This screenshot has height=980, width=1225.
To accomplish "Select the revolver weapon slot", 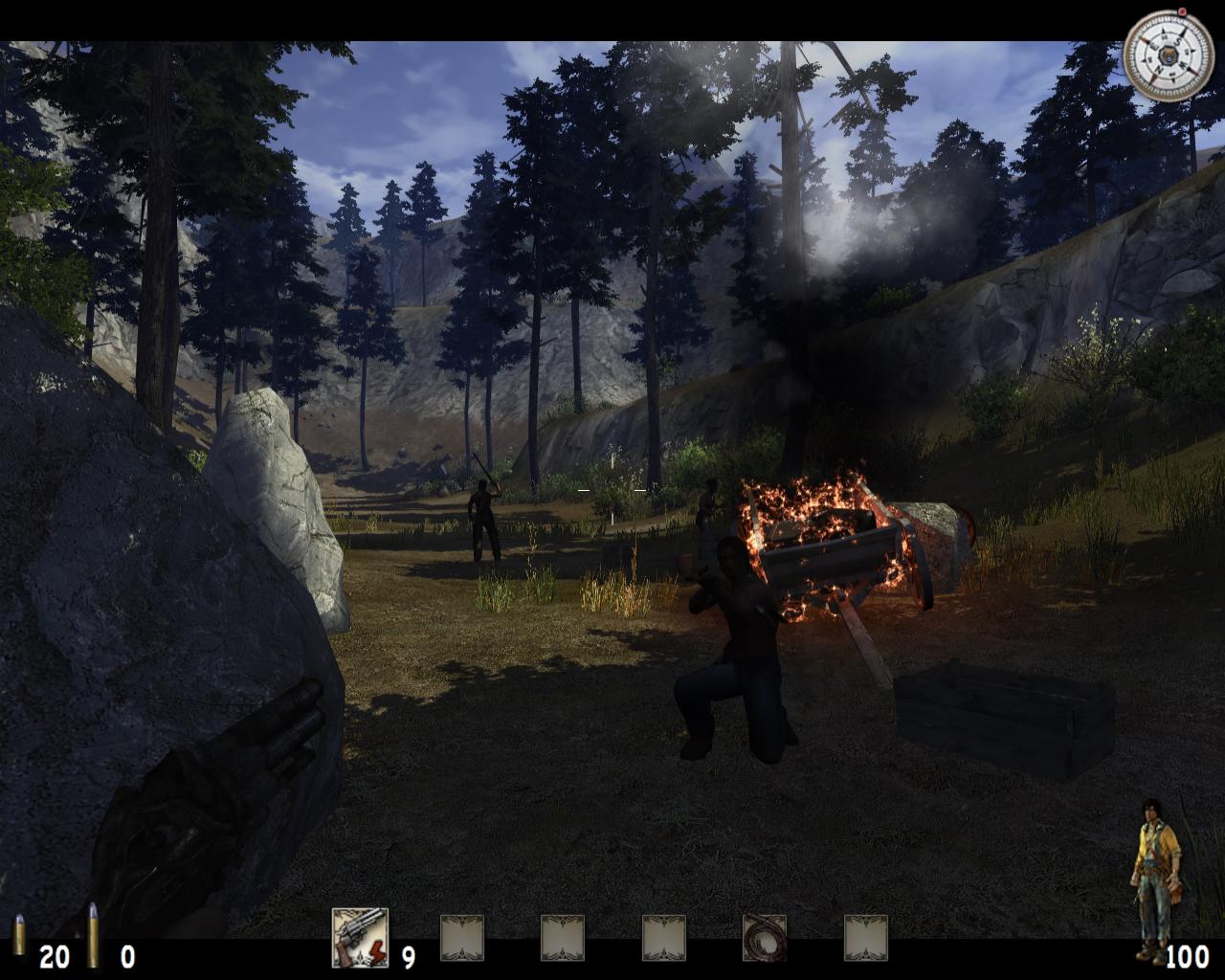I will click(x=360, y=937).
